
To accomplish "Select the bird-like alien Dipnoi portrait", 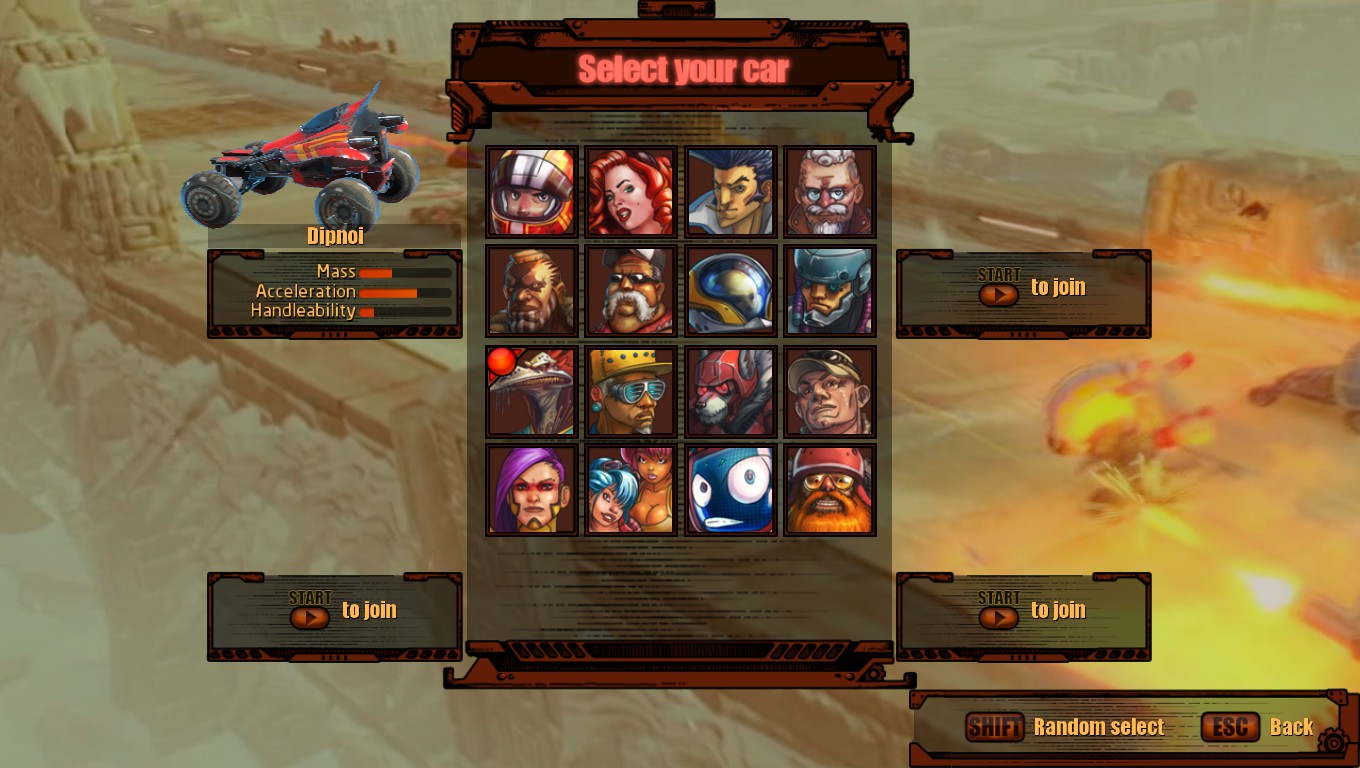I will pos(532,391).
